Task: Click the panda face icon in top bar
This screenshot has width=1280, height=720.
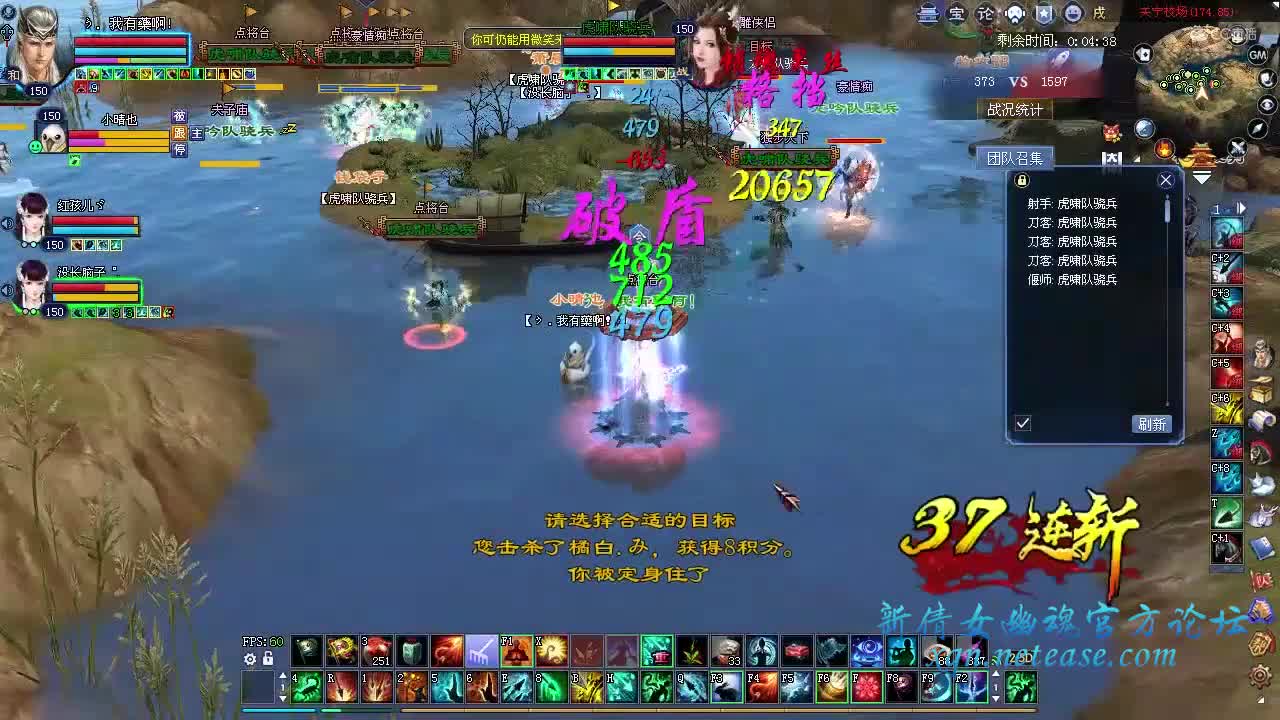Action: click(x=1016, y=13)
